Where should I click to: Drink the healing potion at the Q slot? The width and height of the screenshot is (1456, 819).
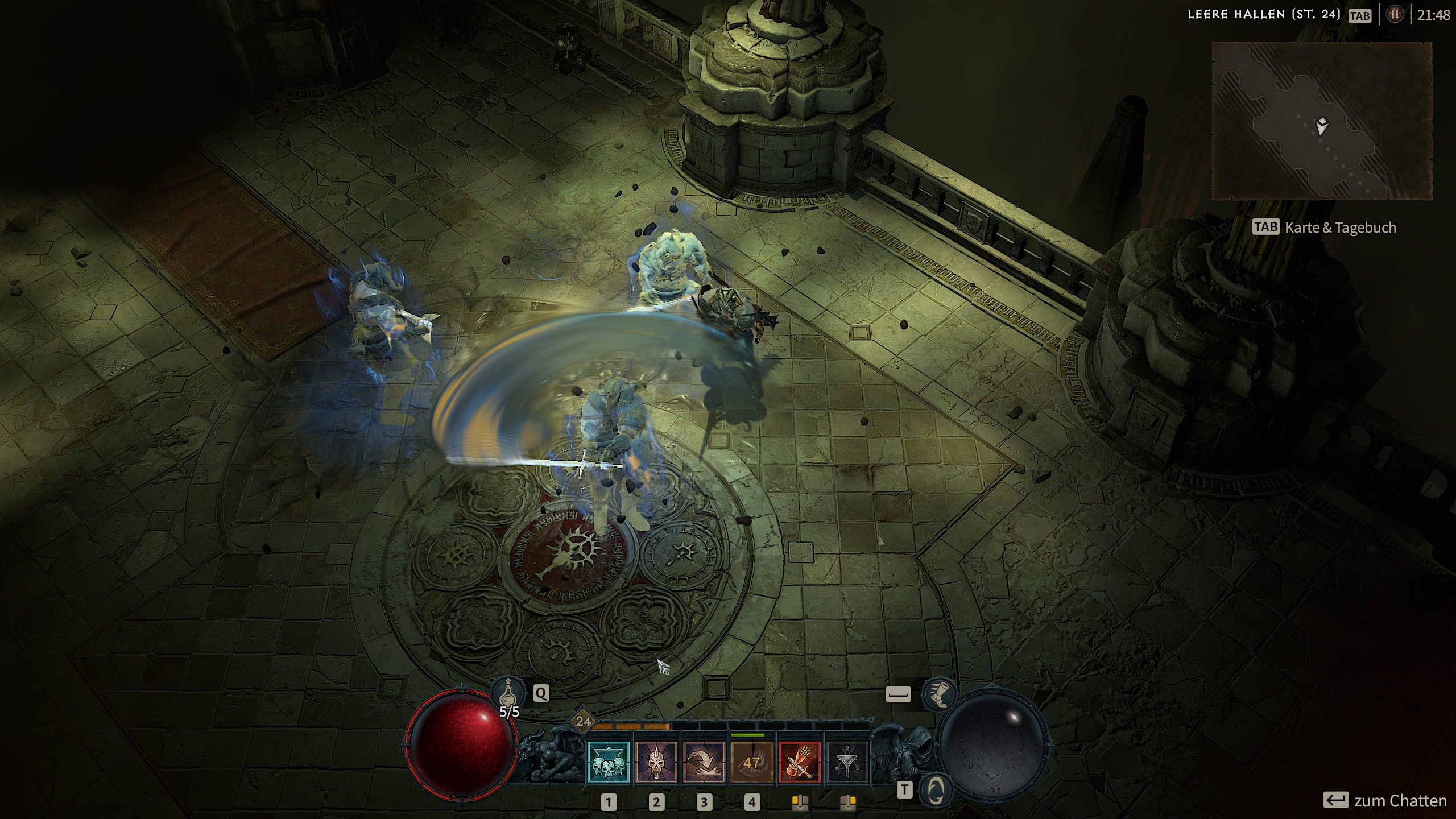[x=509, y=693]
